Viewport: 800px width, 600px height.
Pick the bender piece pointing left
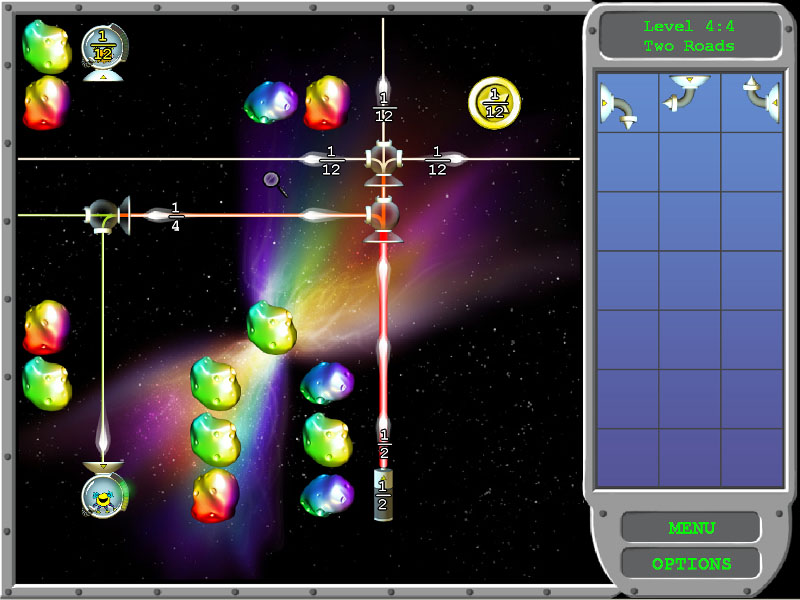pyautogui.click(x=688, y=96)
